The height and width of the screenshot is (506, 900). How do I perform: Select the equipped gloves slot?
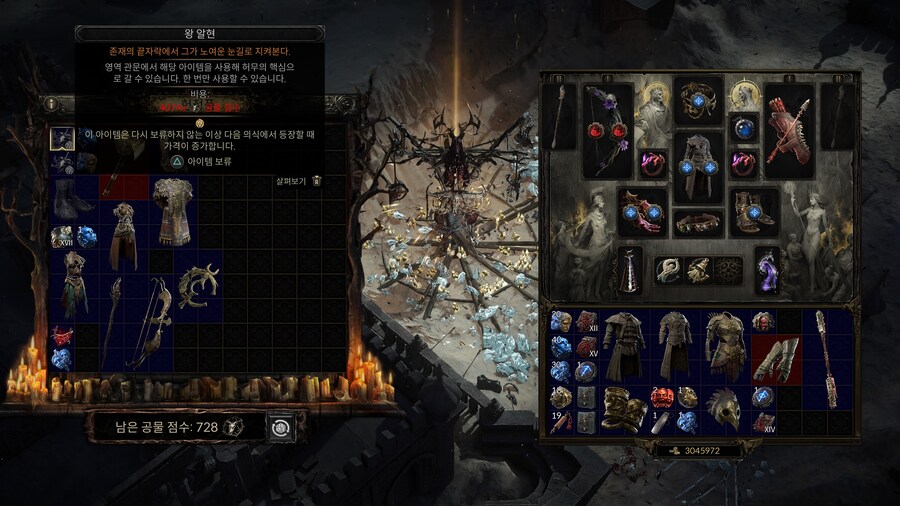pyautogui.click(x=640, y=210)
